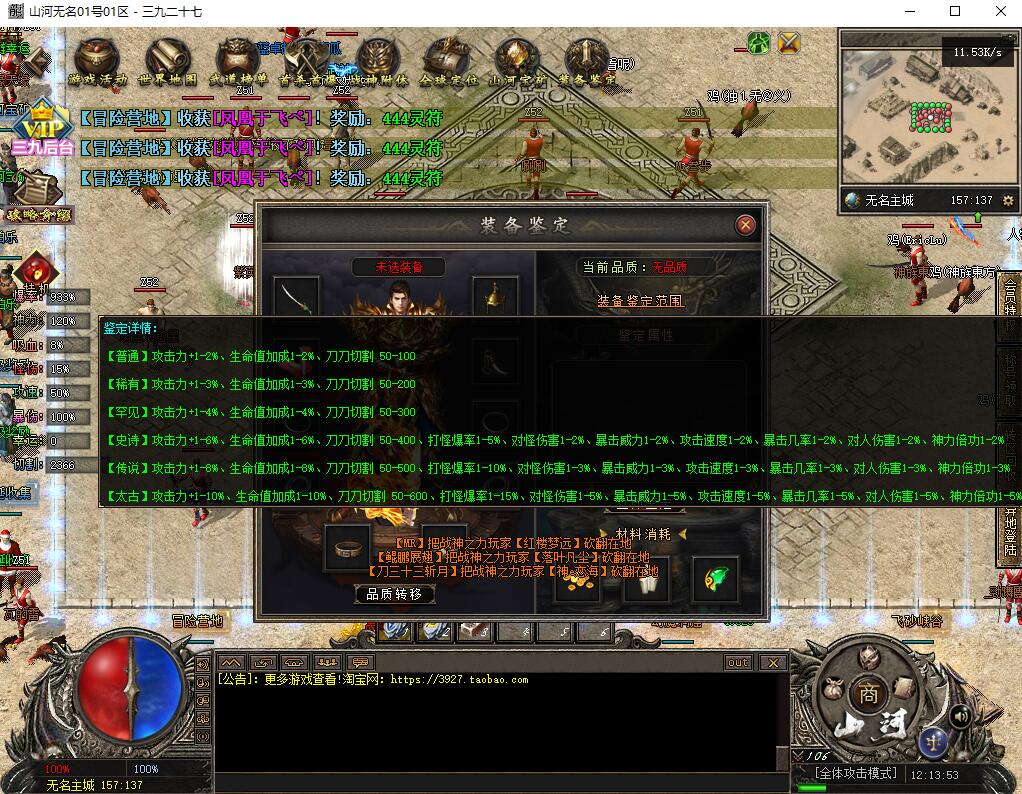This screenshot has height=794, width=1022.
Task: Close the chat panel with X
Action: tap(772, 663)
